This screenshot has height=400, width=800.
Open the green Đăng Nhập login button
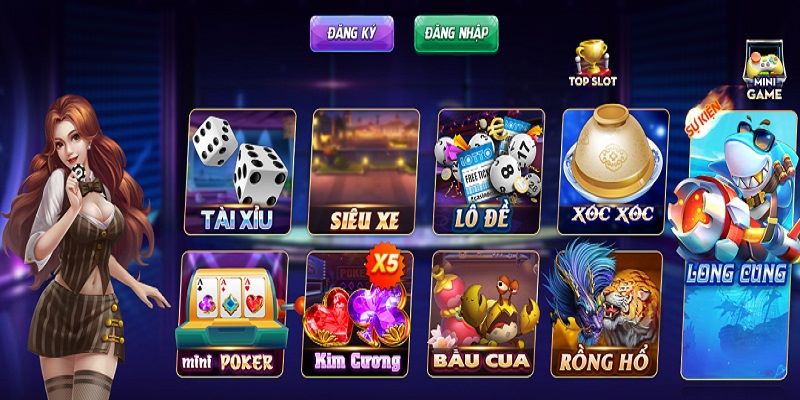click(x=455, y=33)
